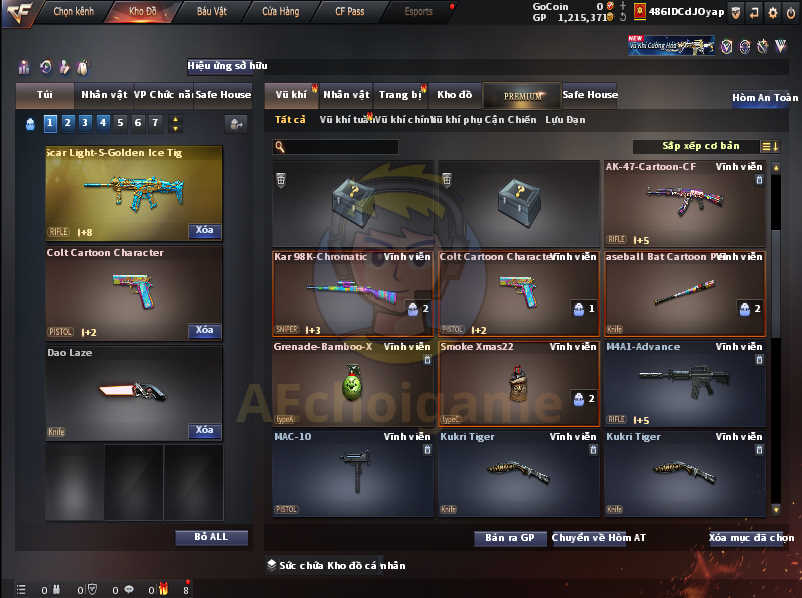Click Chuyển về Hòm AT button
Viewport: 802px width, 598px height.
click(x=599, y=538)
